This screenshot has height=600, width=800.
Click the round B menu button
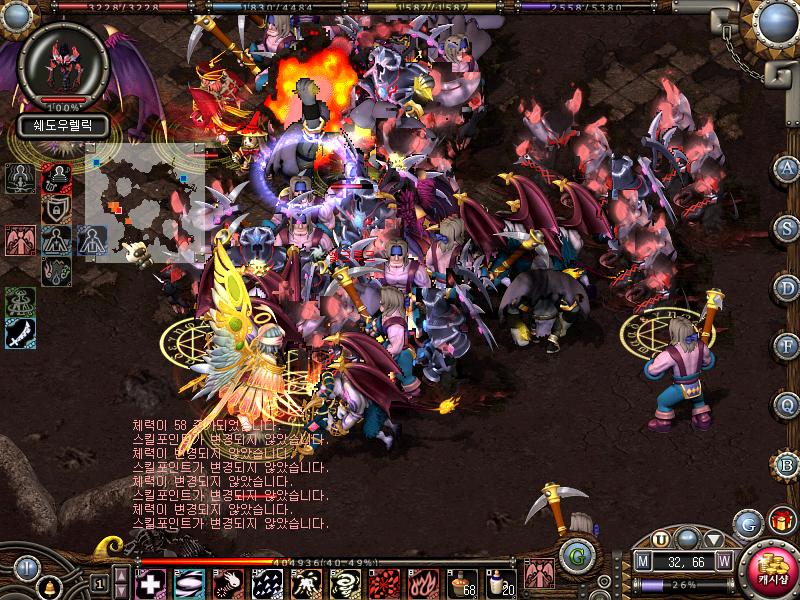pyautogui.click(x=787, y=464)
